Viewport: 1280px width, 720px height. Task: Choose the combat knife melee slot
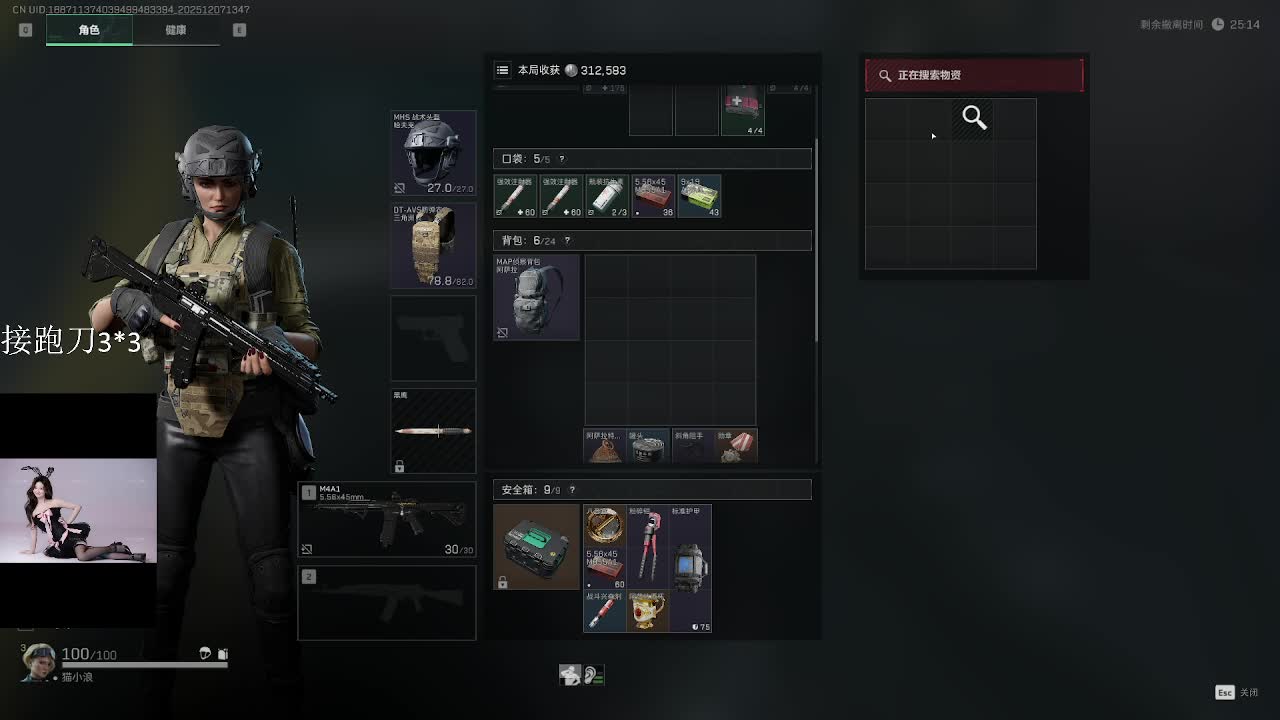coord(433,431)
